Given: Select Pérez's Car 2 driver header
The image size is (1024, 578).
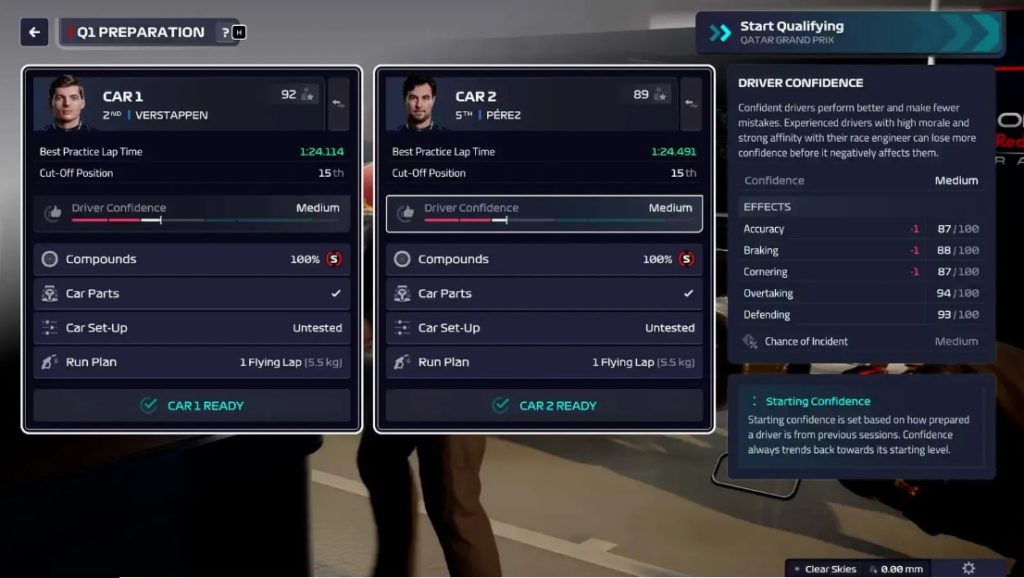Looking at the screenshot, I should [530, 104].
